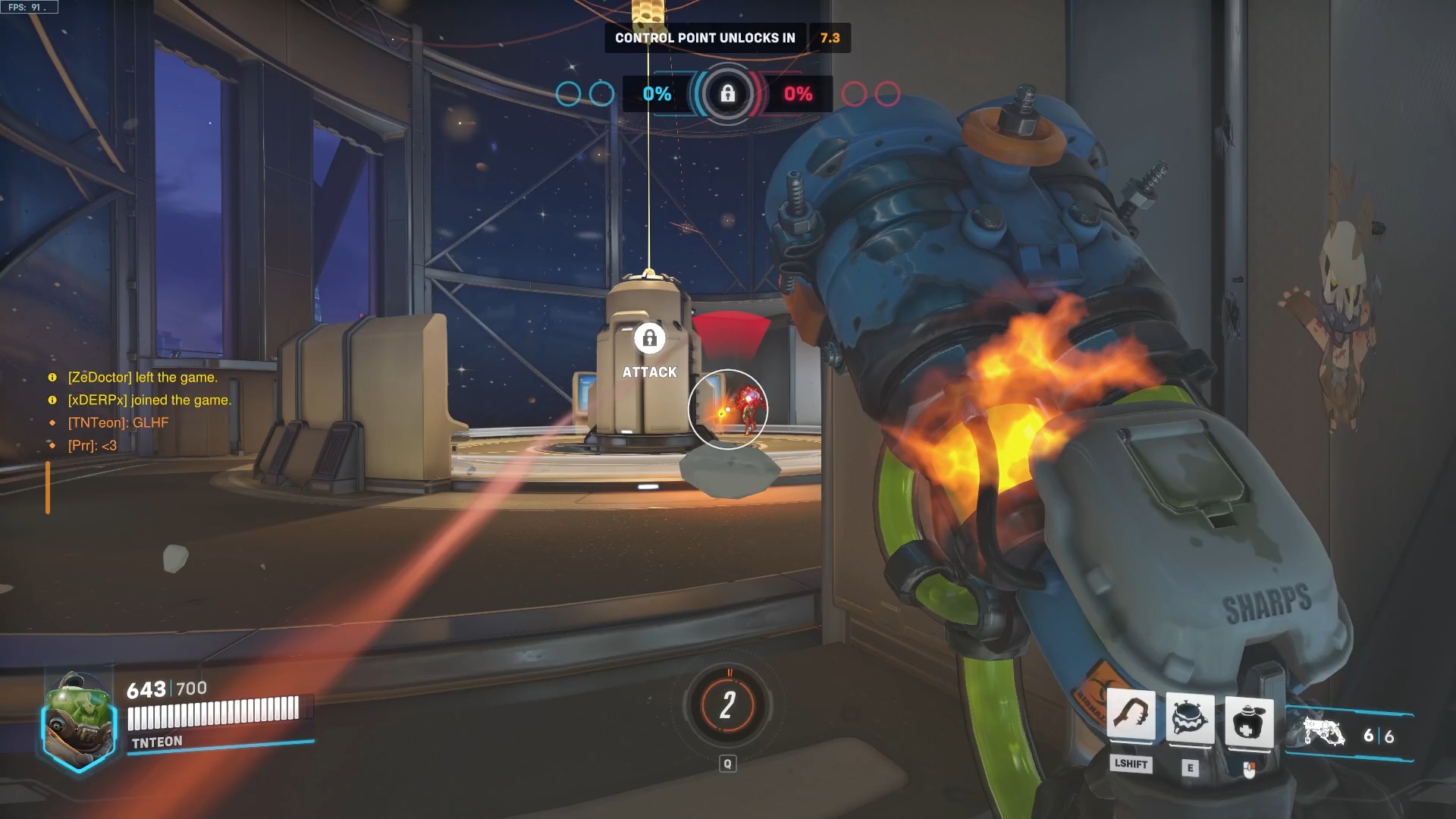Click the red 0% capture percentage
The height and width of the screenshot is (819, 1456).
[x=798, y=94]
